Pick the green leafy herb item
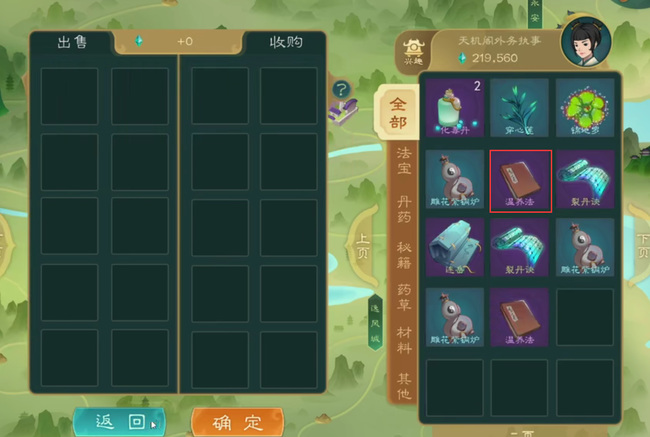The height and width of the screenshot is (437, 650). pos(520,108)
